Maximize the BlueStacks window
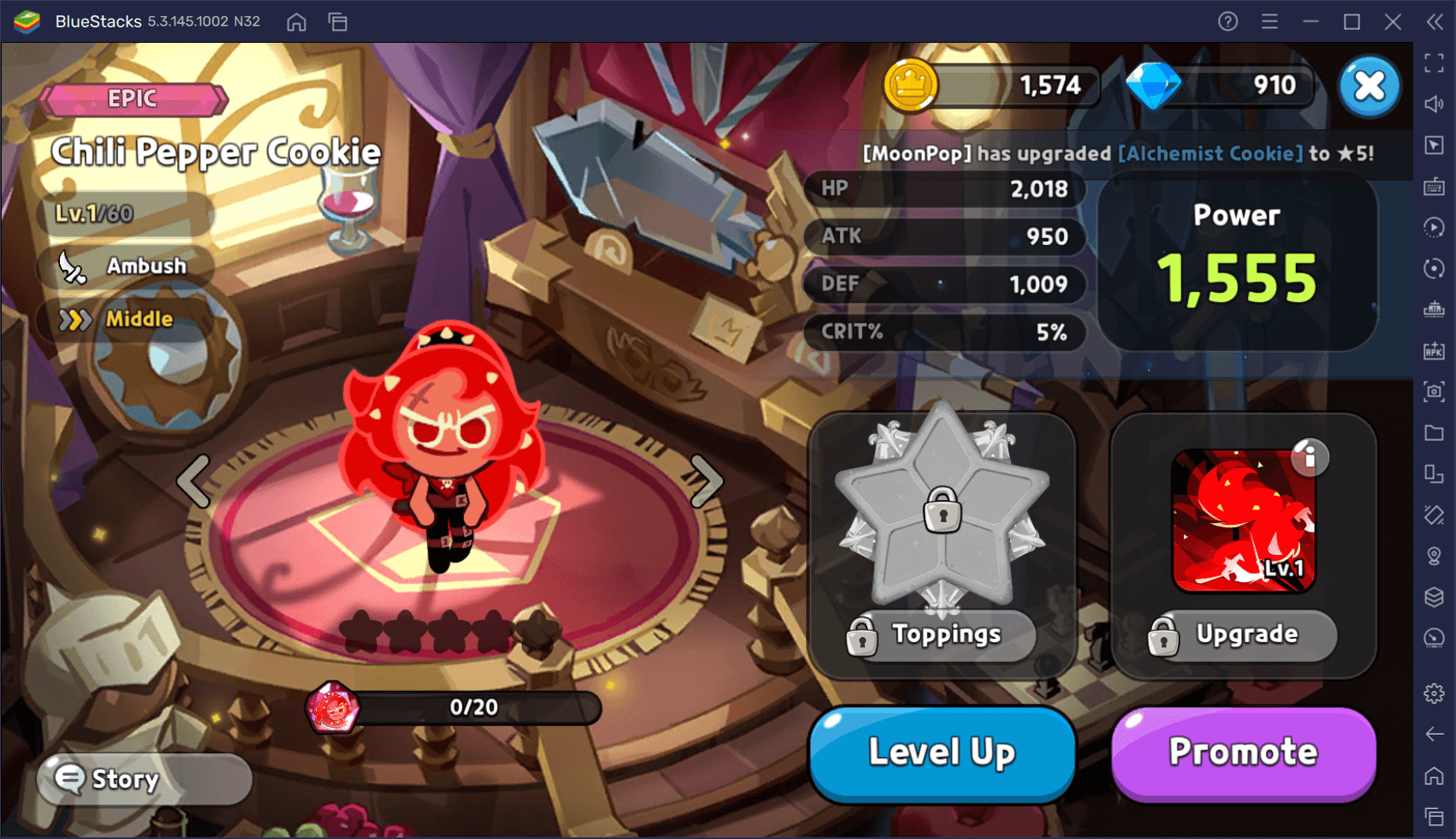The image size is (1456, 839). [1352, 21]
